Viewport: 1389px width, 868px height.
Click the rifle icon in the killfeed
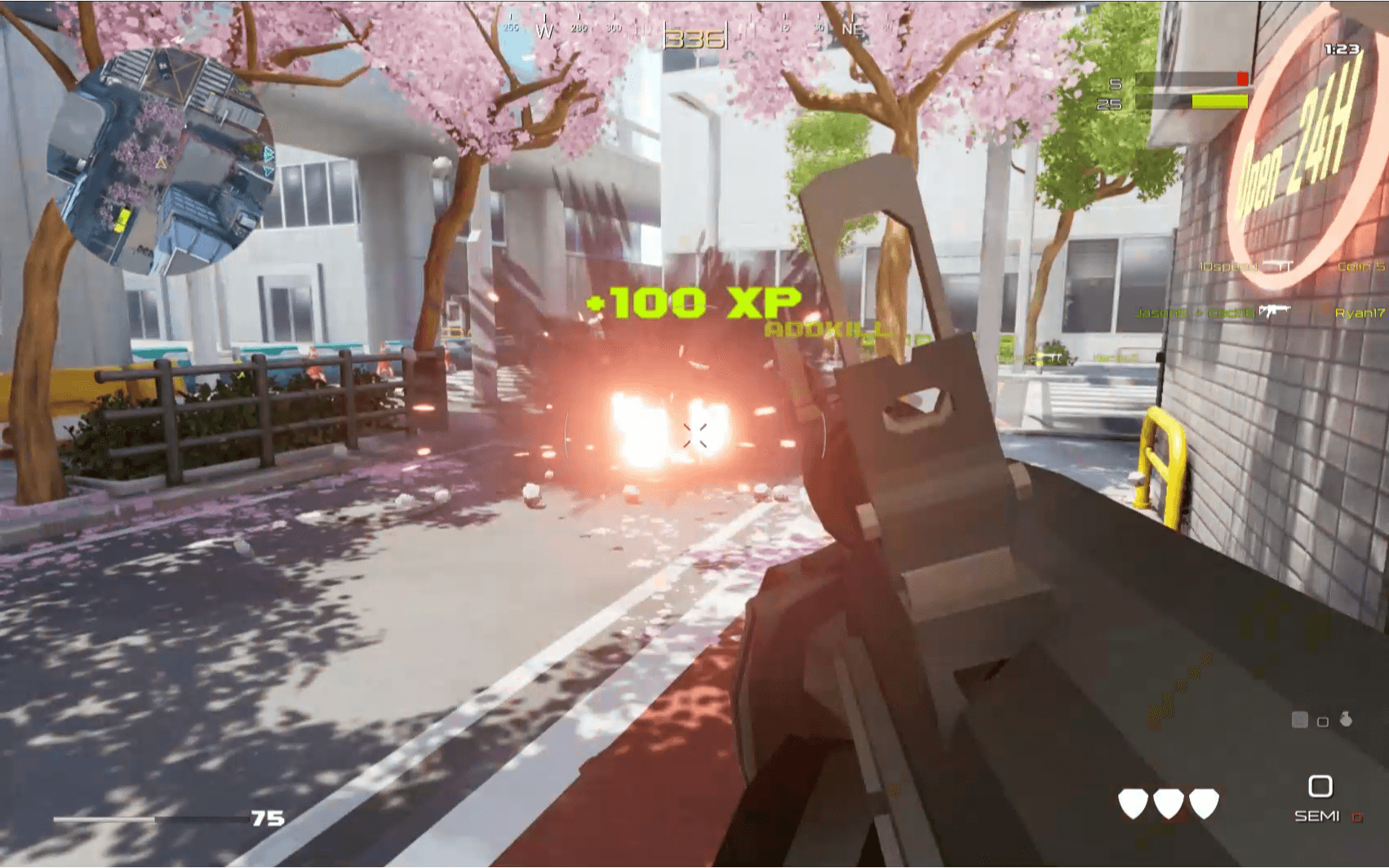click(1275, 311)
